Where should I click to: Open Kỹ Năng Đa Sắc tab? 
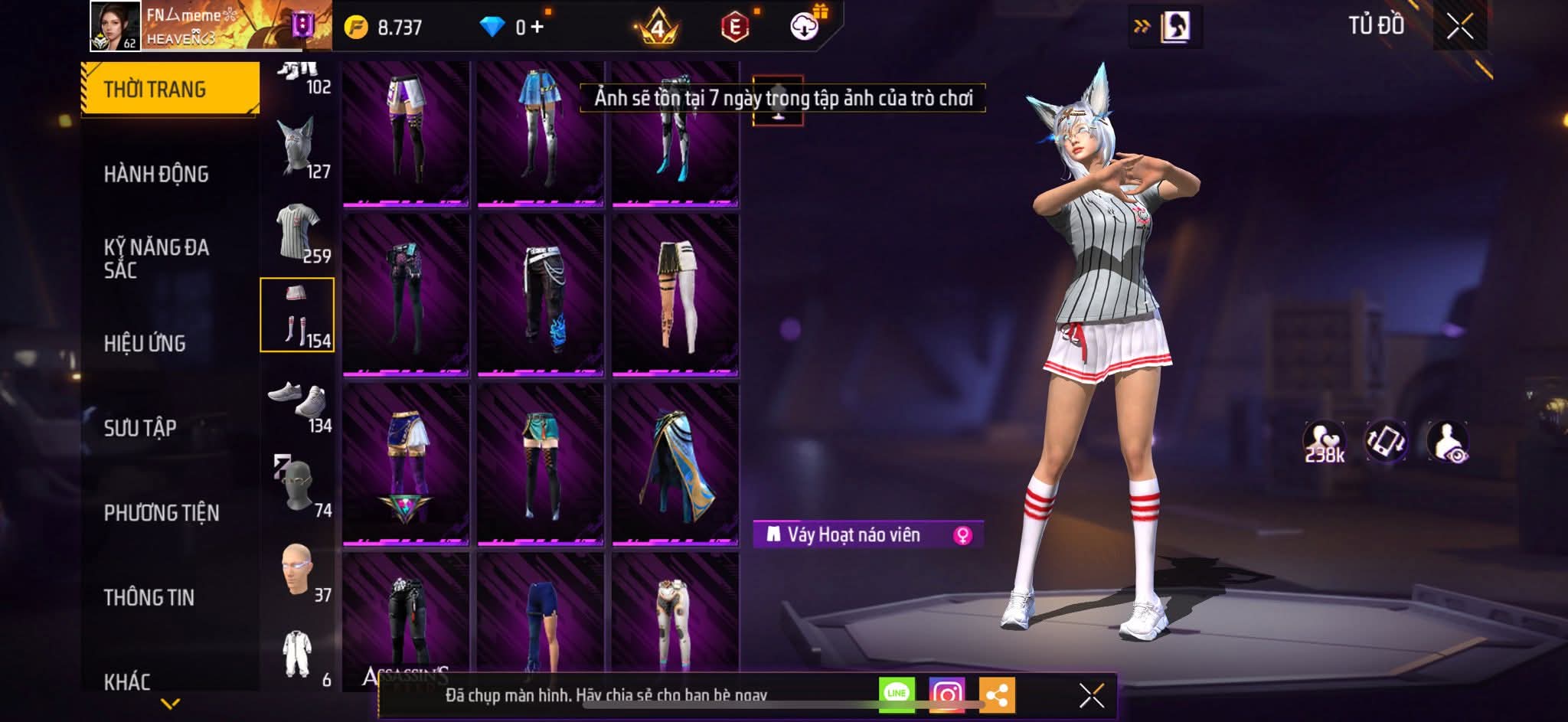tap(156, 258)
